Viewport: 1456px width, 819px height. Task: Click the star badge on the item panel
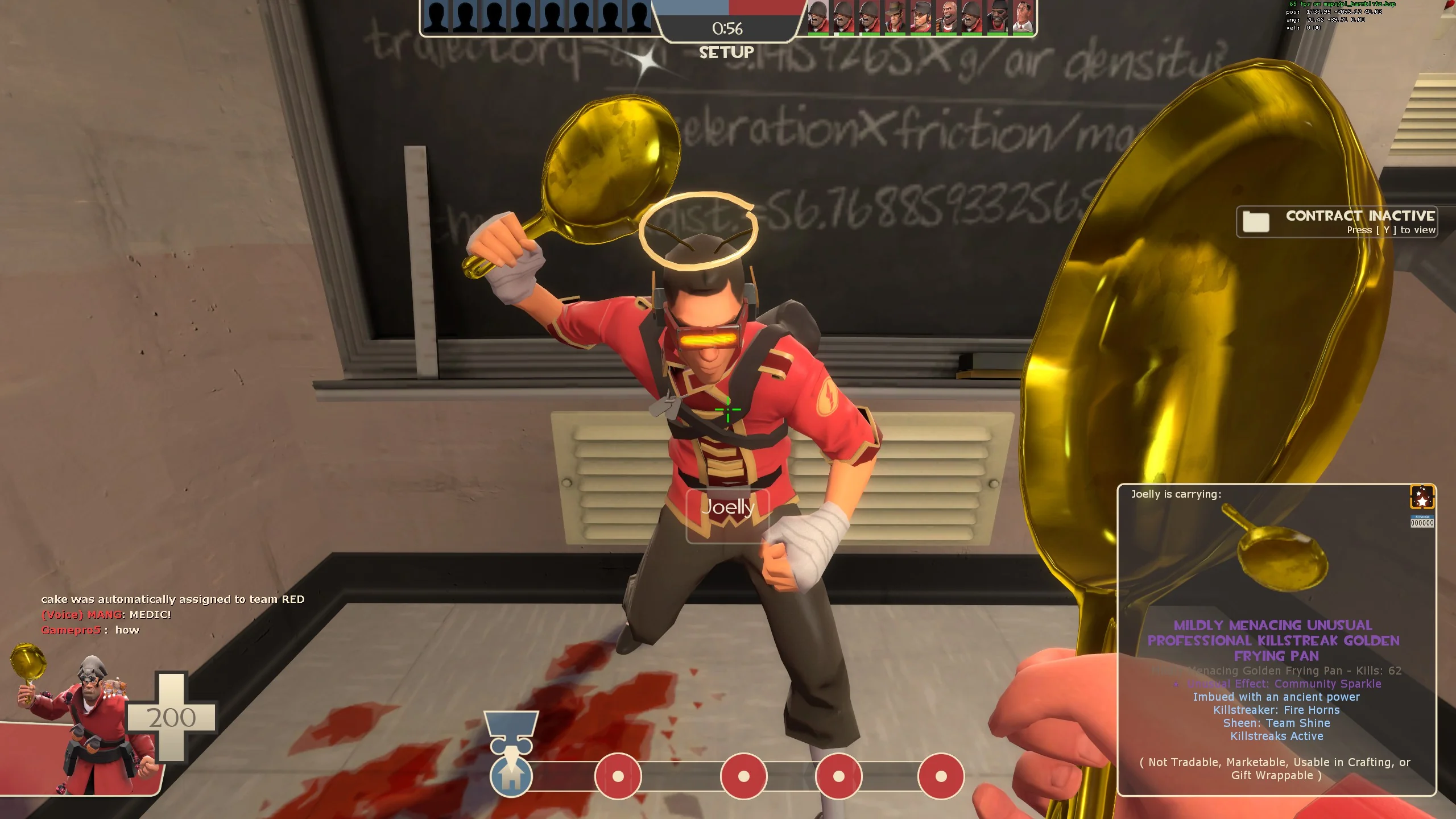click(1422, 497)
